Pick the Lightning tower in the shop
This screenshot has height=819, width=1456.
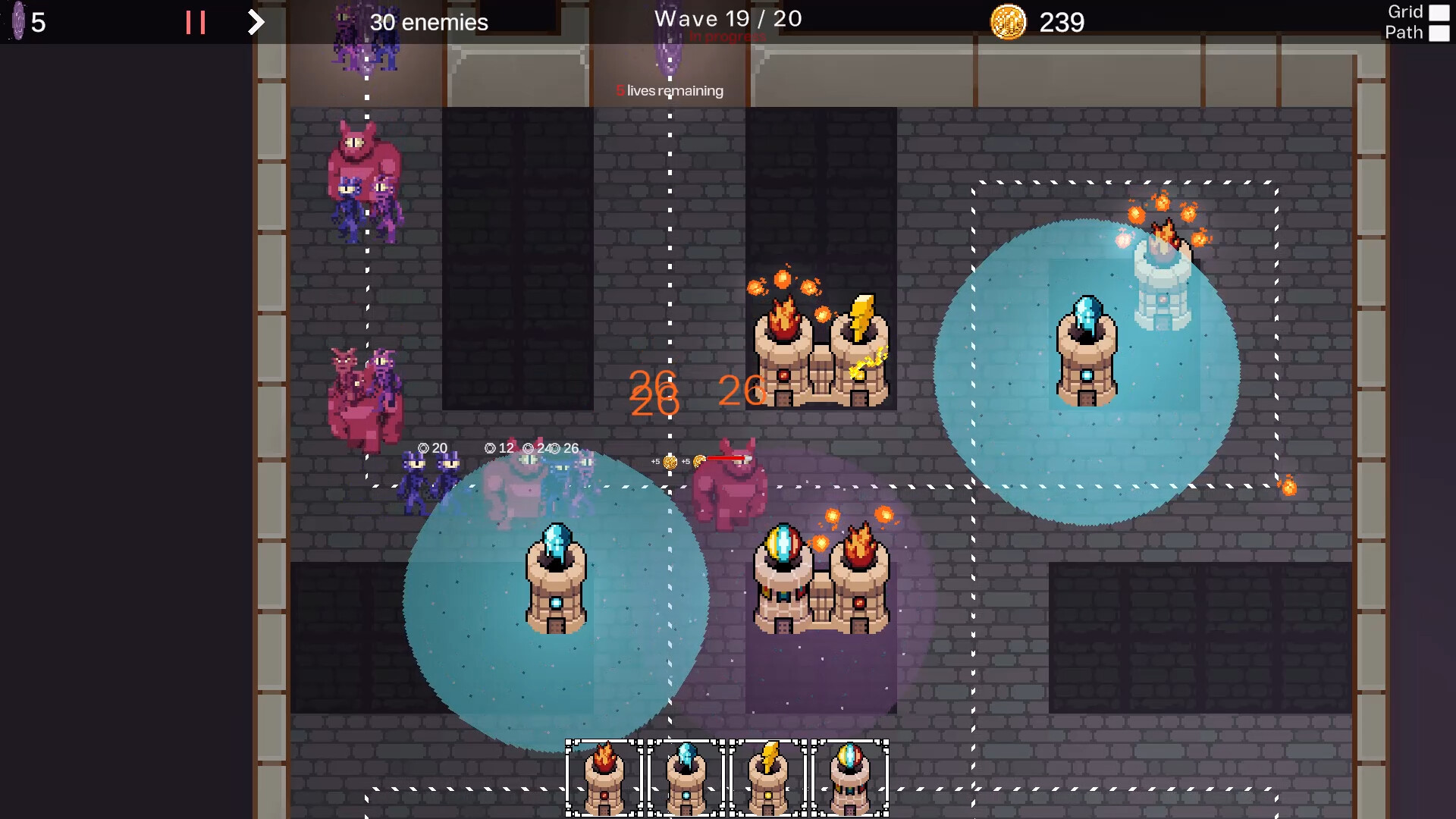[x=770, y=773]
